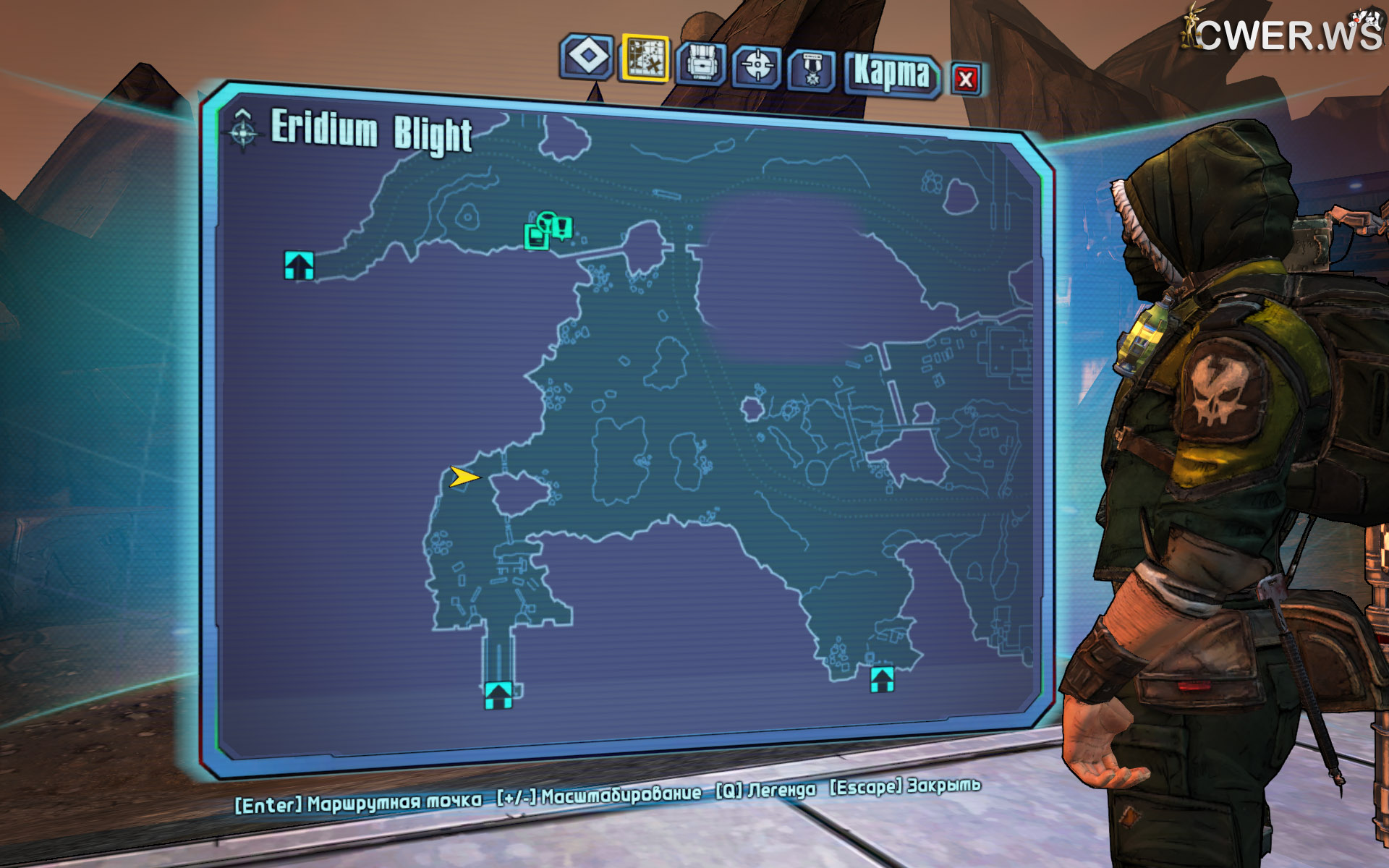This screenshot has width=1389, height=868.
Task: Select the square vending machine map marker
Action: 535,236
